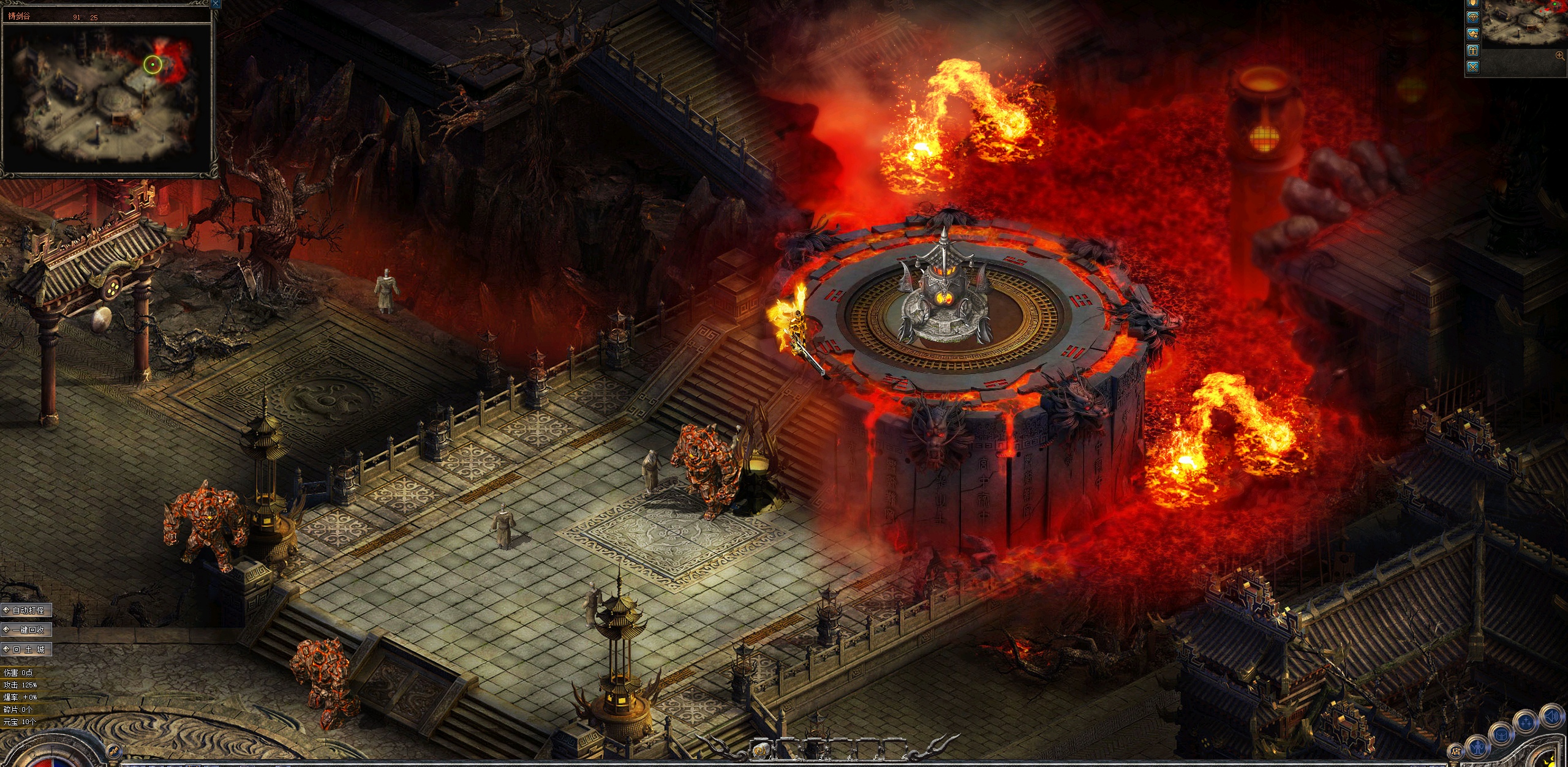Click the small round crossed-swords badge by the health orb
The width and height of the screenshot is (1568, 767).
point(113,750)
